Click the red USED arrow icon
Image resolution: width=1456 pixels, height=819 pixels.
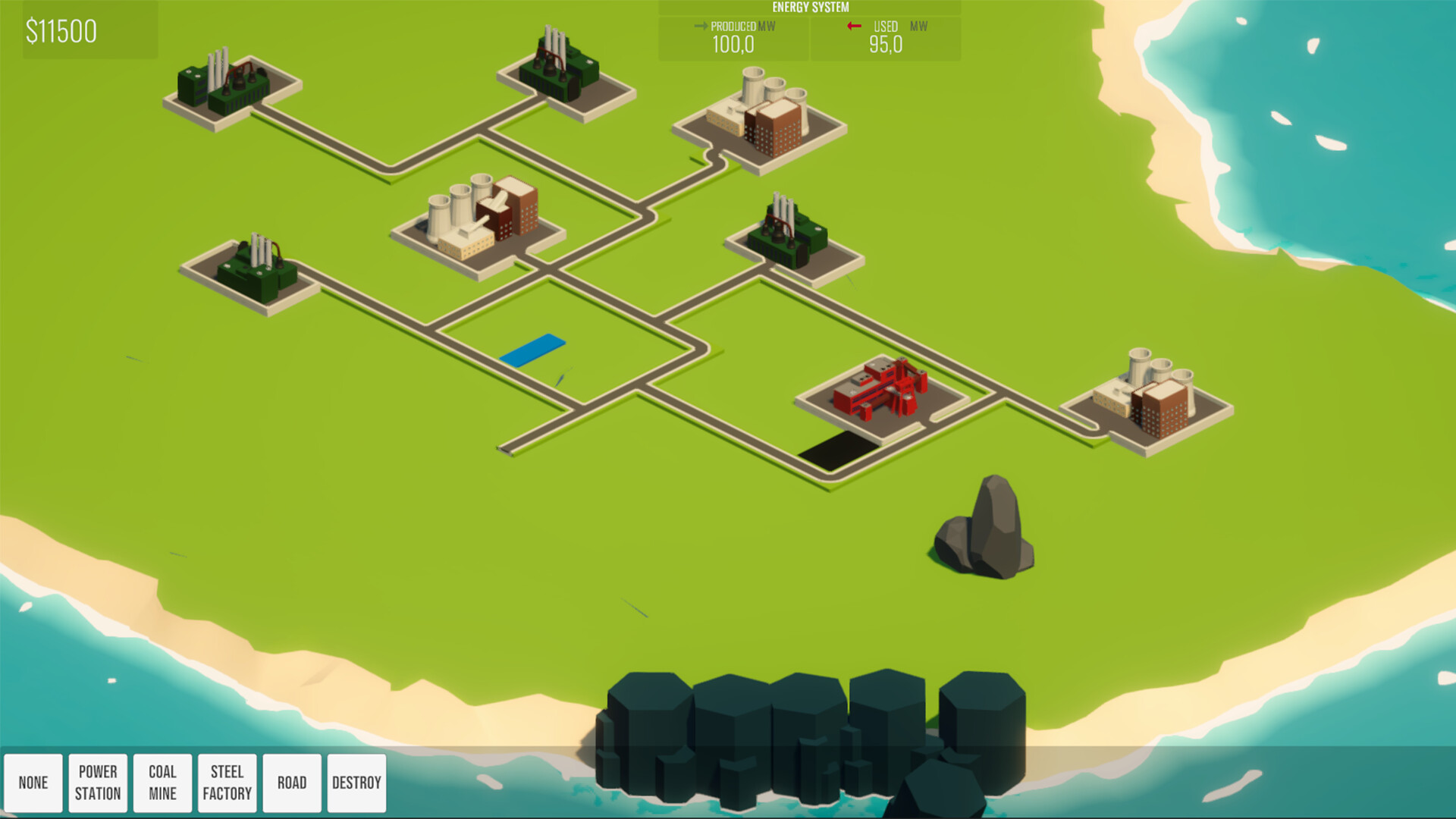click(x=856, y=25)
